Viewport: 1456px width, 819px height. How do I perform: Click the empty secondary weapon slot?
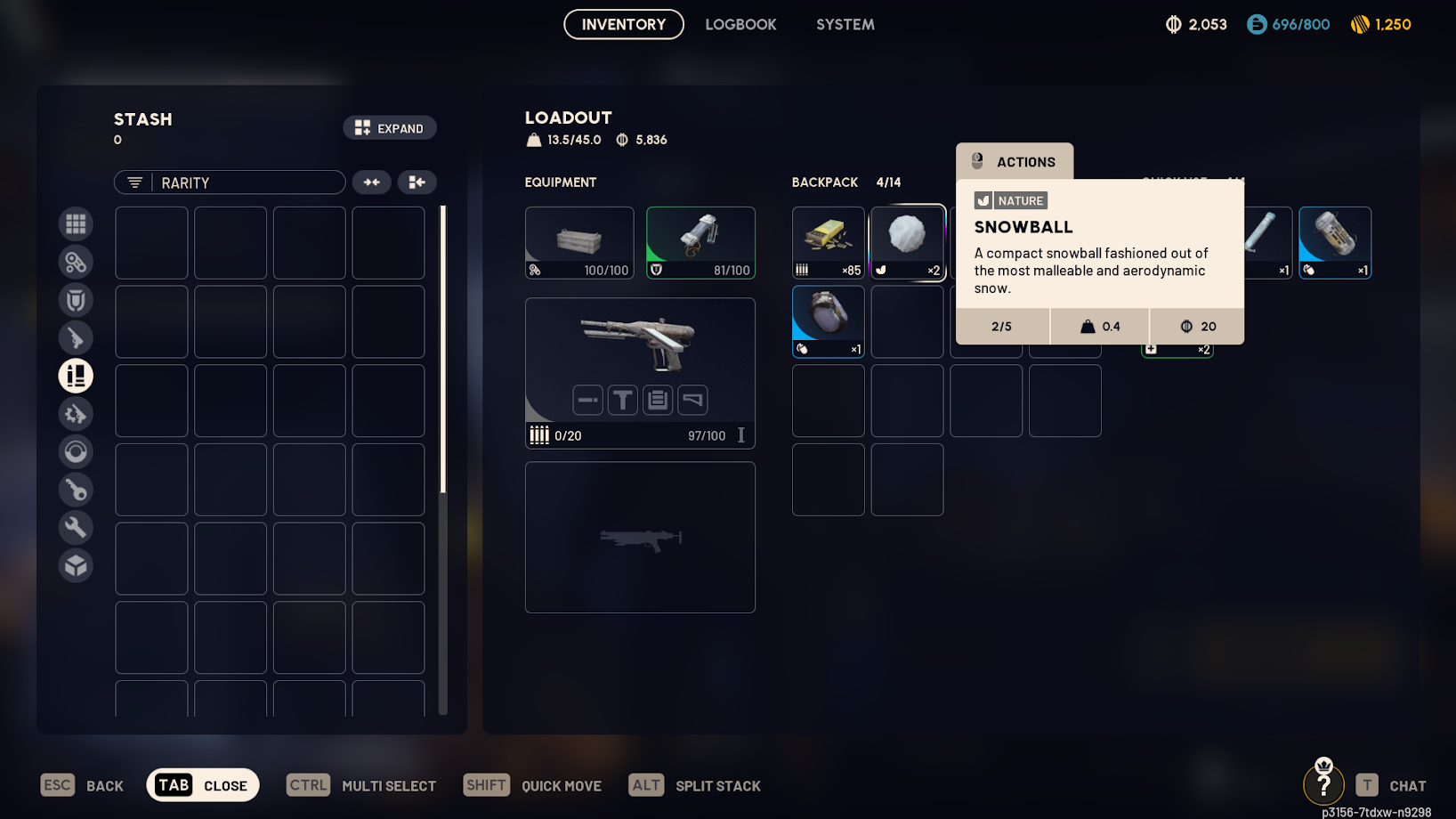point(640,537)
